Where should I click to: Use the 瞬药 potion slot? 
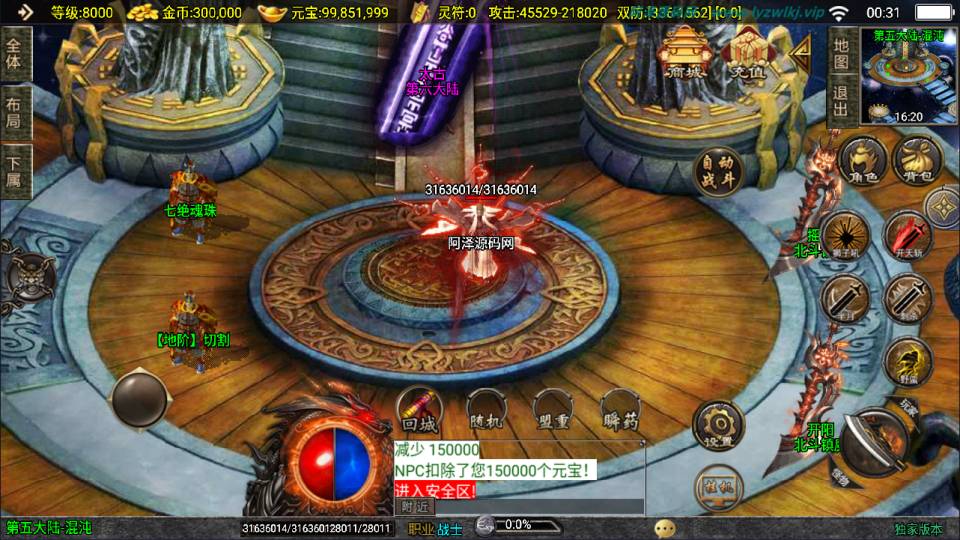tap(620, 412)
